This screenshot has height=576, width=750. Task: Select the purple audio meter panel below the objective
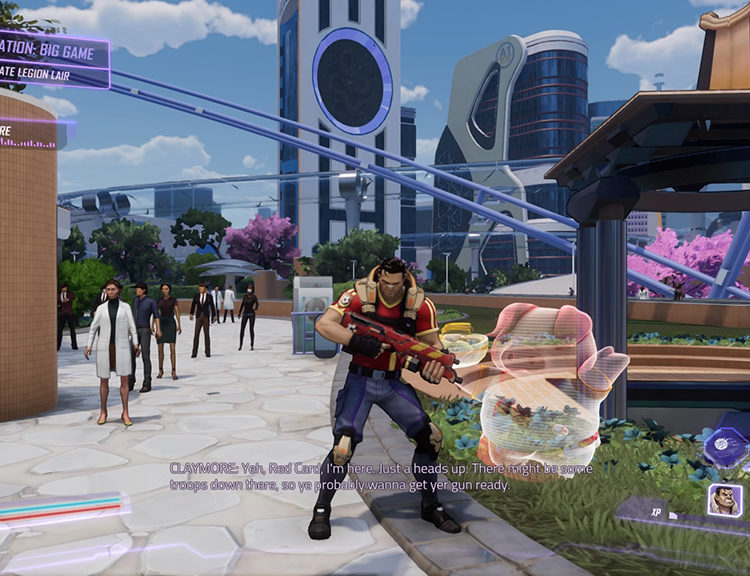[x=28, y=134]
